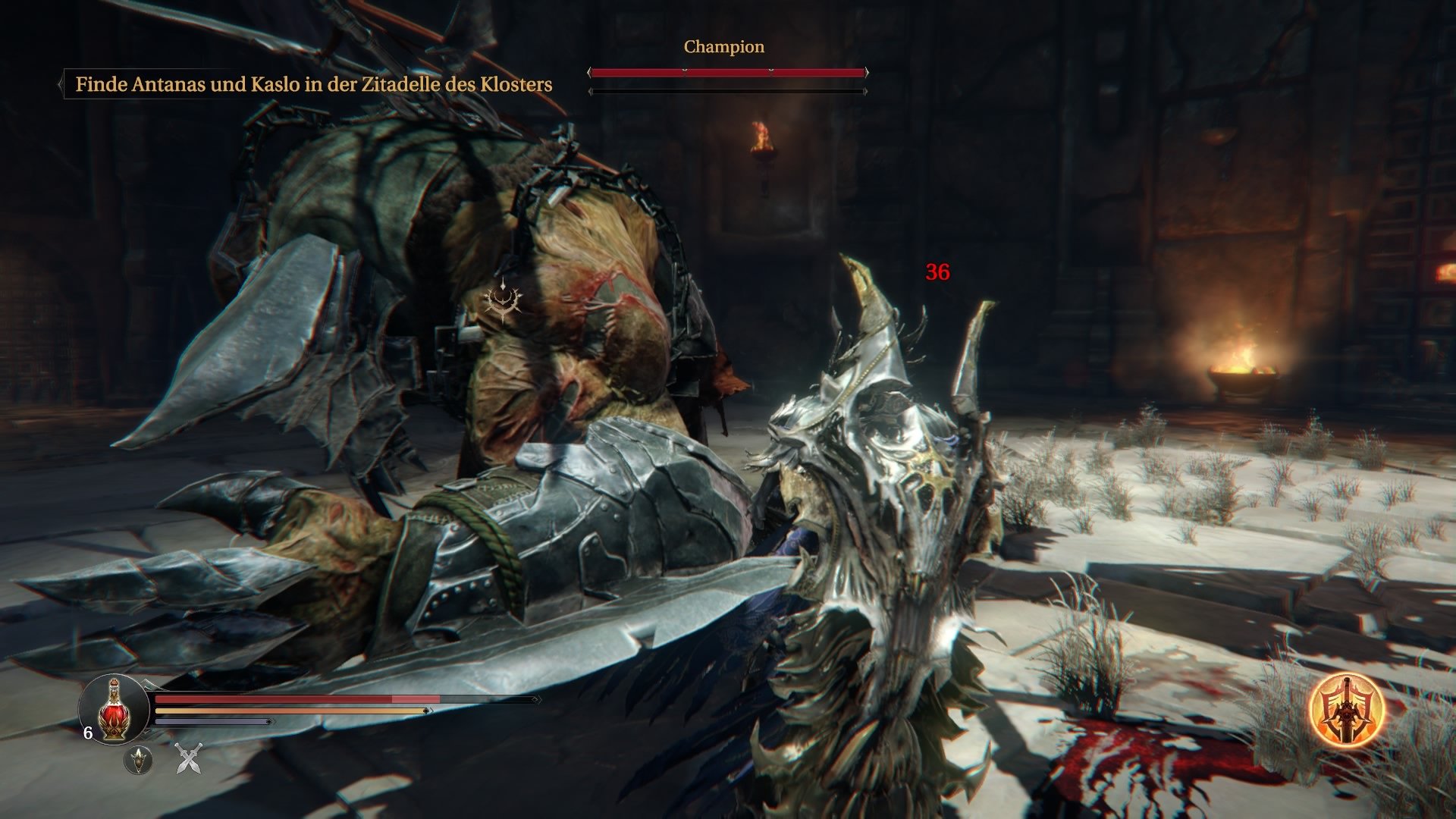This screenshot has height=819, width=1456.
Task: Click the segment divider on Champion's health bar
Action: 685,70
